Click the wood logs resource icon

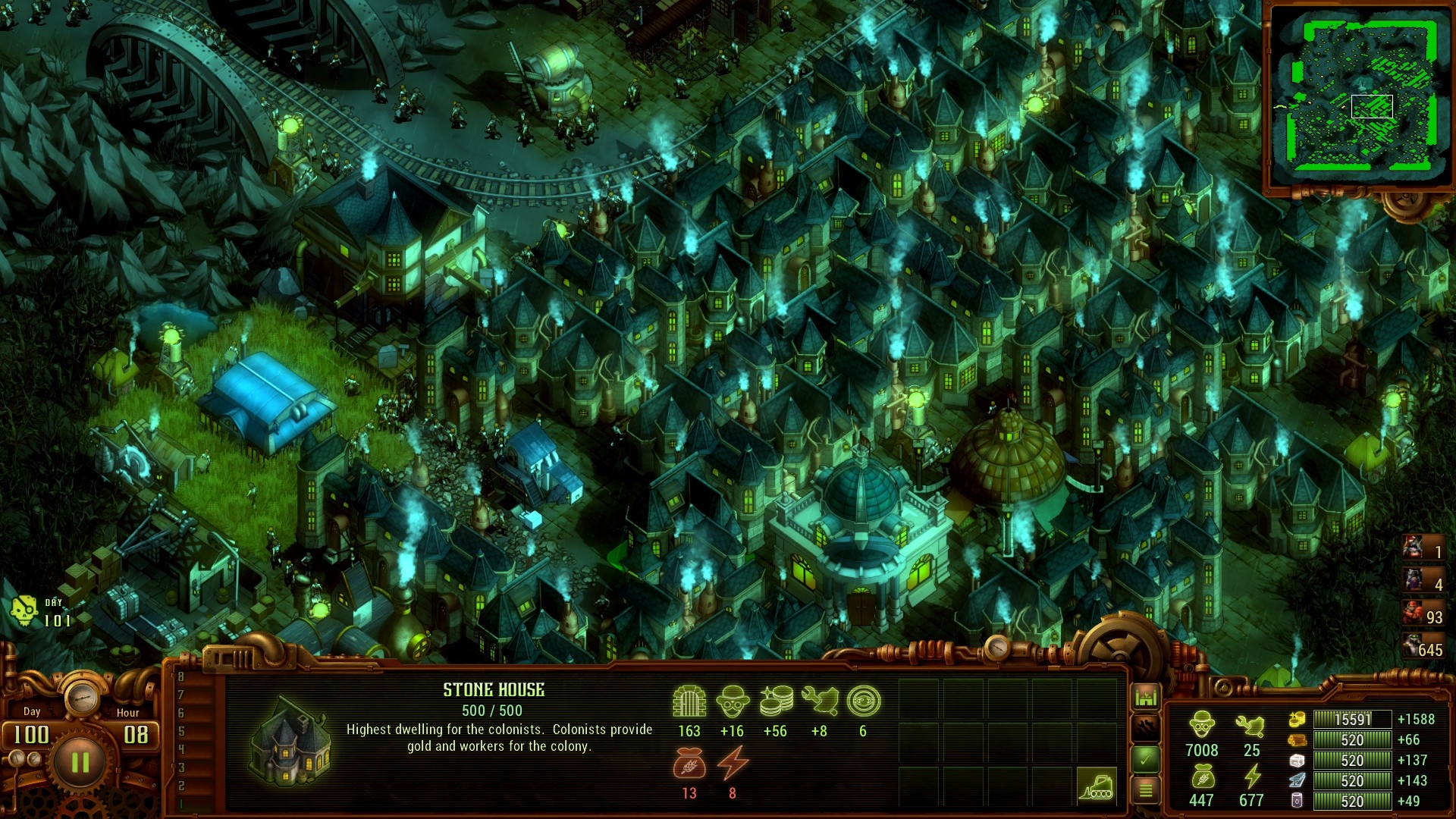(1298, 739)
